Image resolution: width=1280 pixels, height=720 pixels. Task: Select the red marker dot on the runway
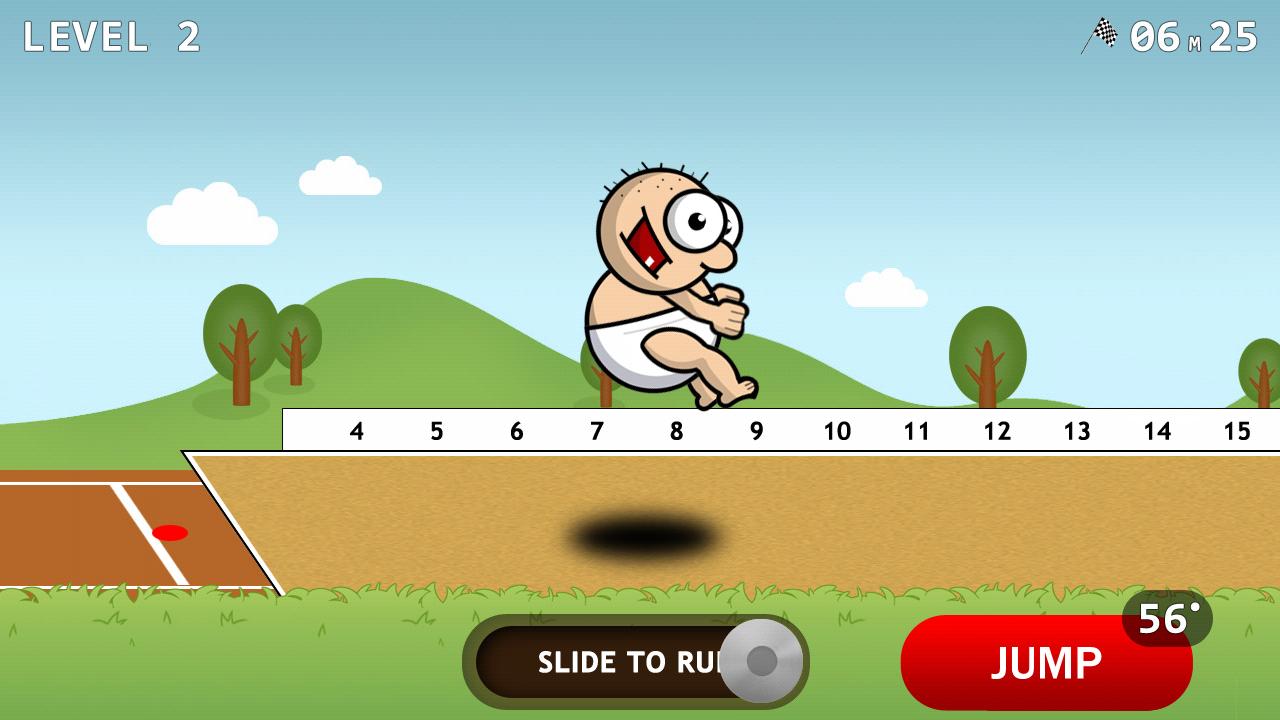tap(170, 533)
